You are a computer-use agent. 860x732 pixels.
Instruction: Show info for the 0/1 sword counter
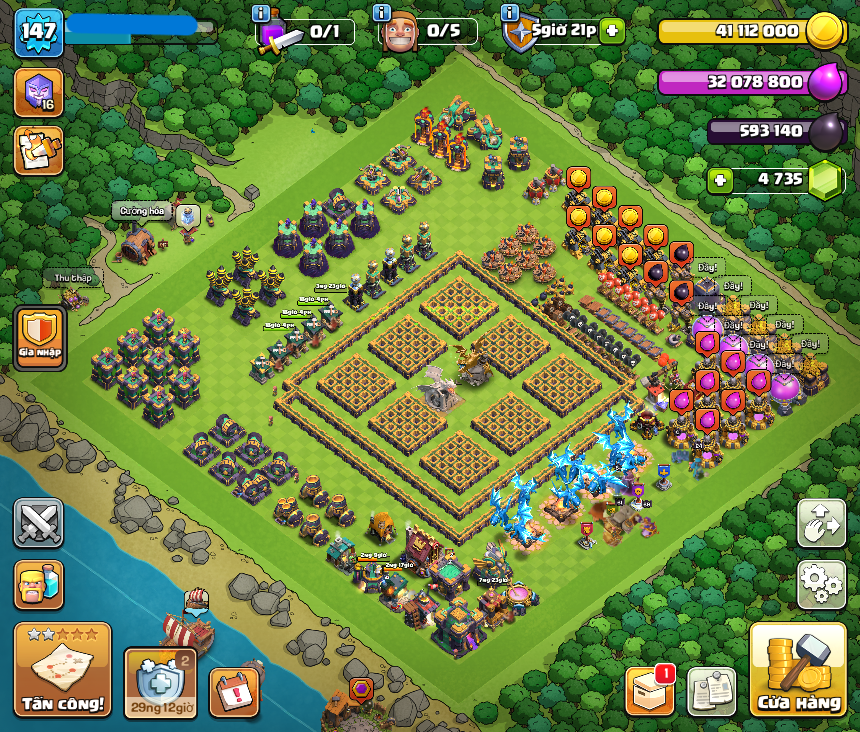click(x=261, y=13)
